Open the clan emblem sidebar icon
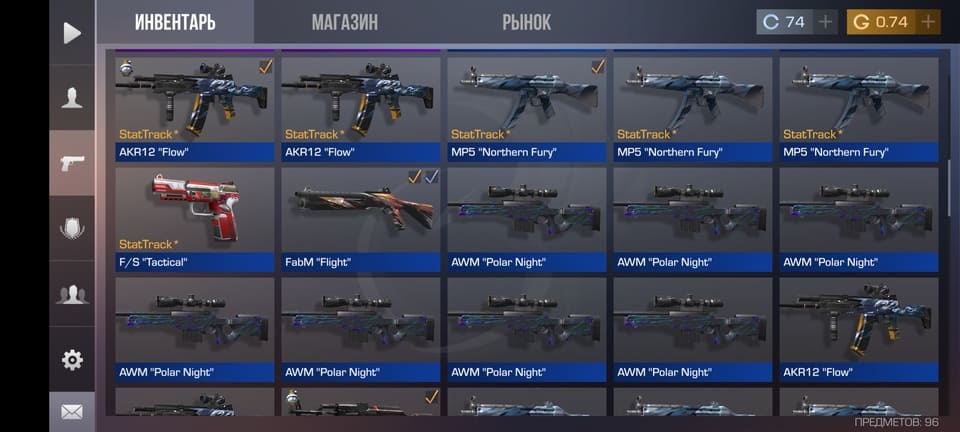The height and width of the screenshot is (432, 960). tap(72, 228)
